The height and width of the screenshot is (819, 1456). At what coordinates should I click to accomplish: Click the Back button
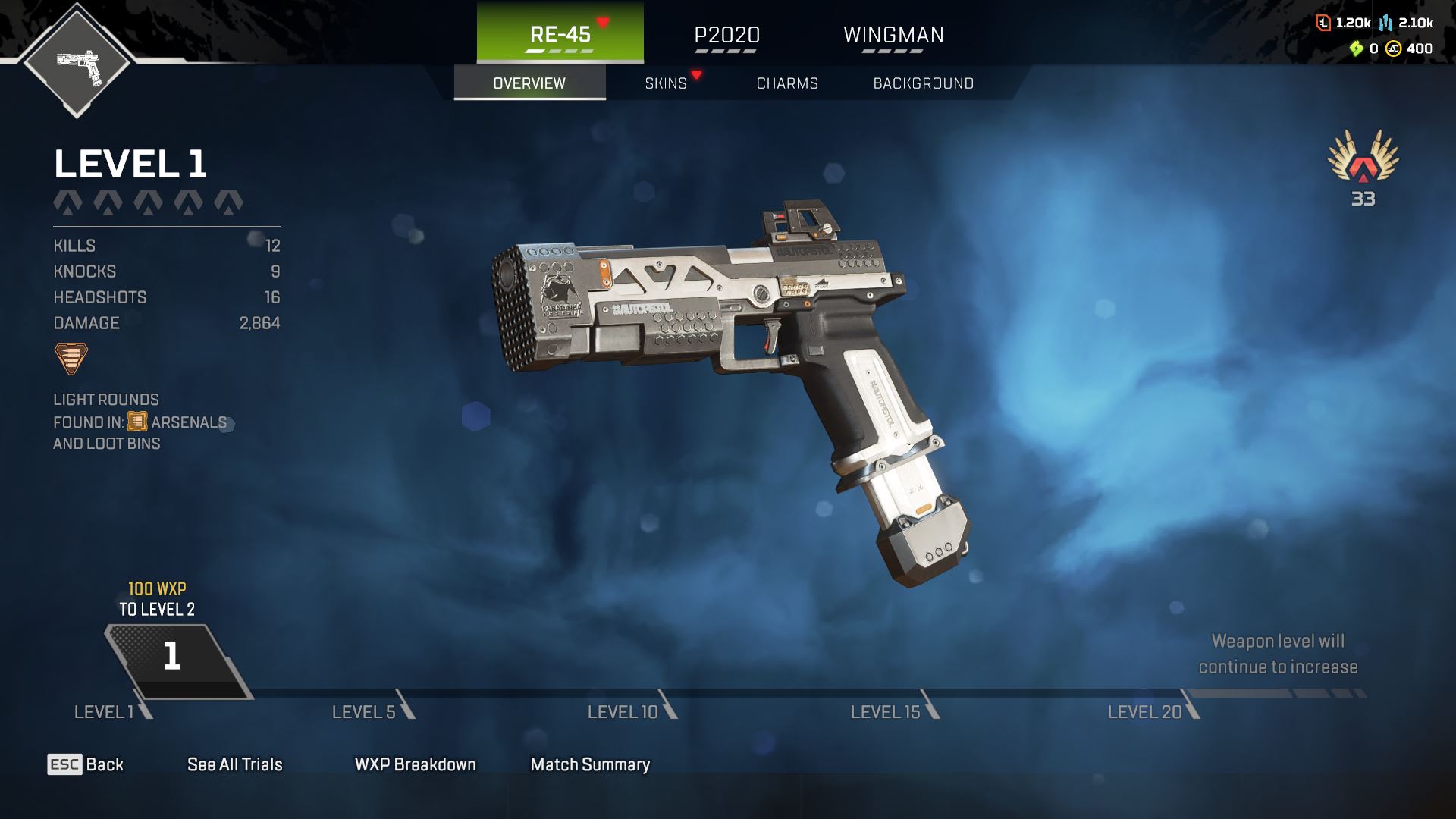point(86,764)
